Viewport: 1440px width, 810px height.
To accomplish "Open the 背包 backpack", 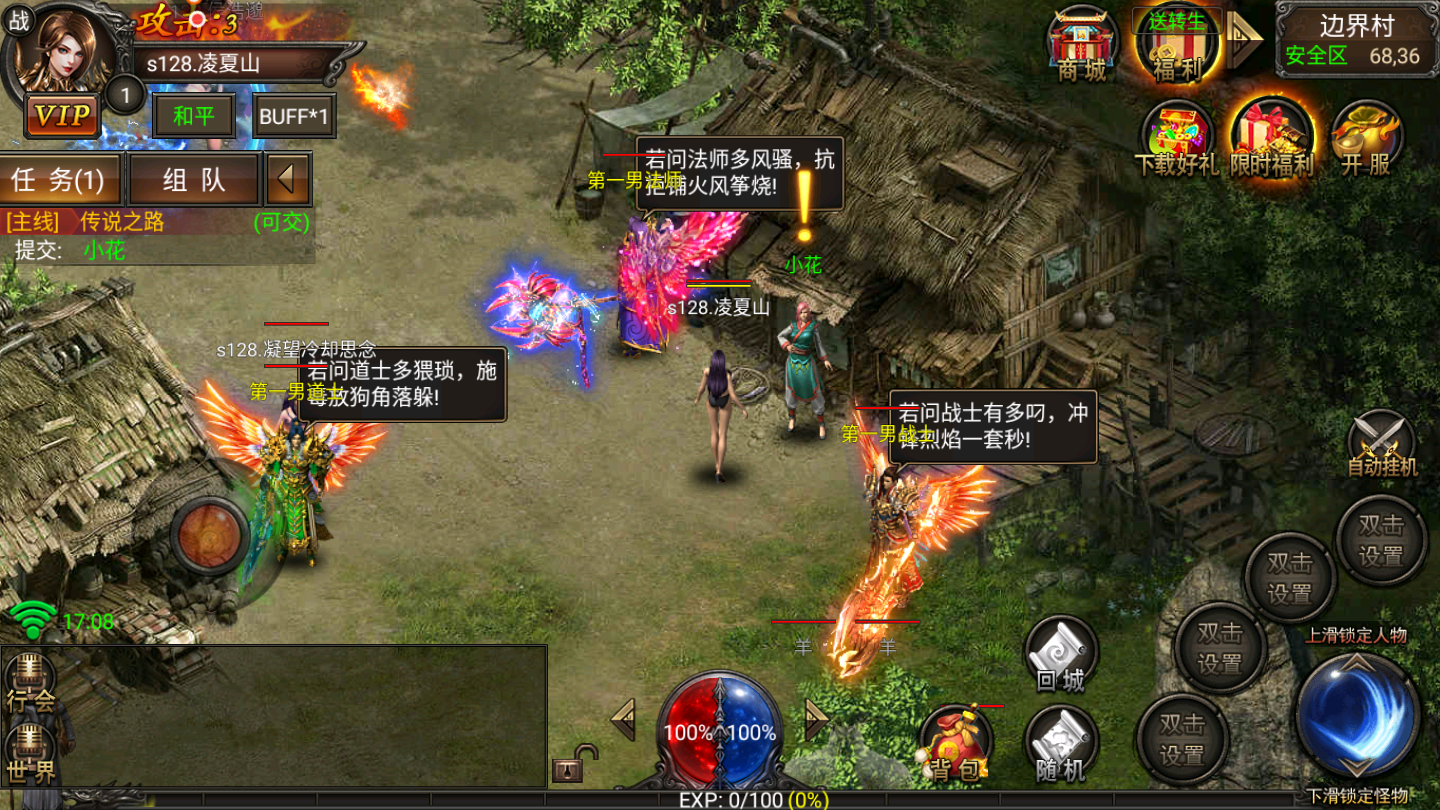I will coord(955,745).
